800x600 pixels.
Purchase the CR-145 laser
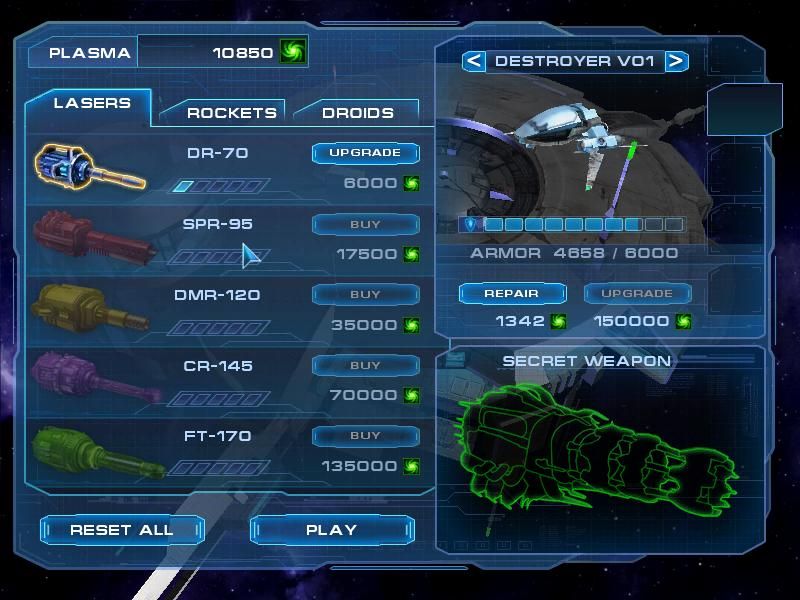click(x=365, y=366)
